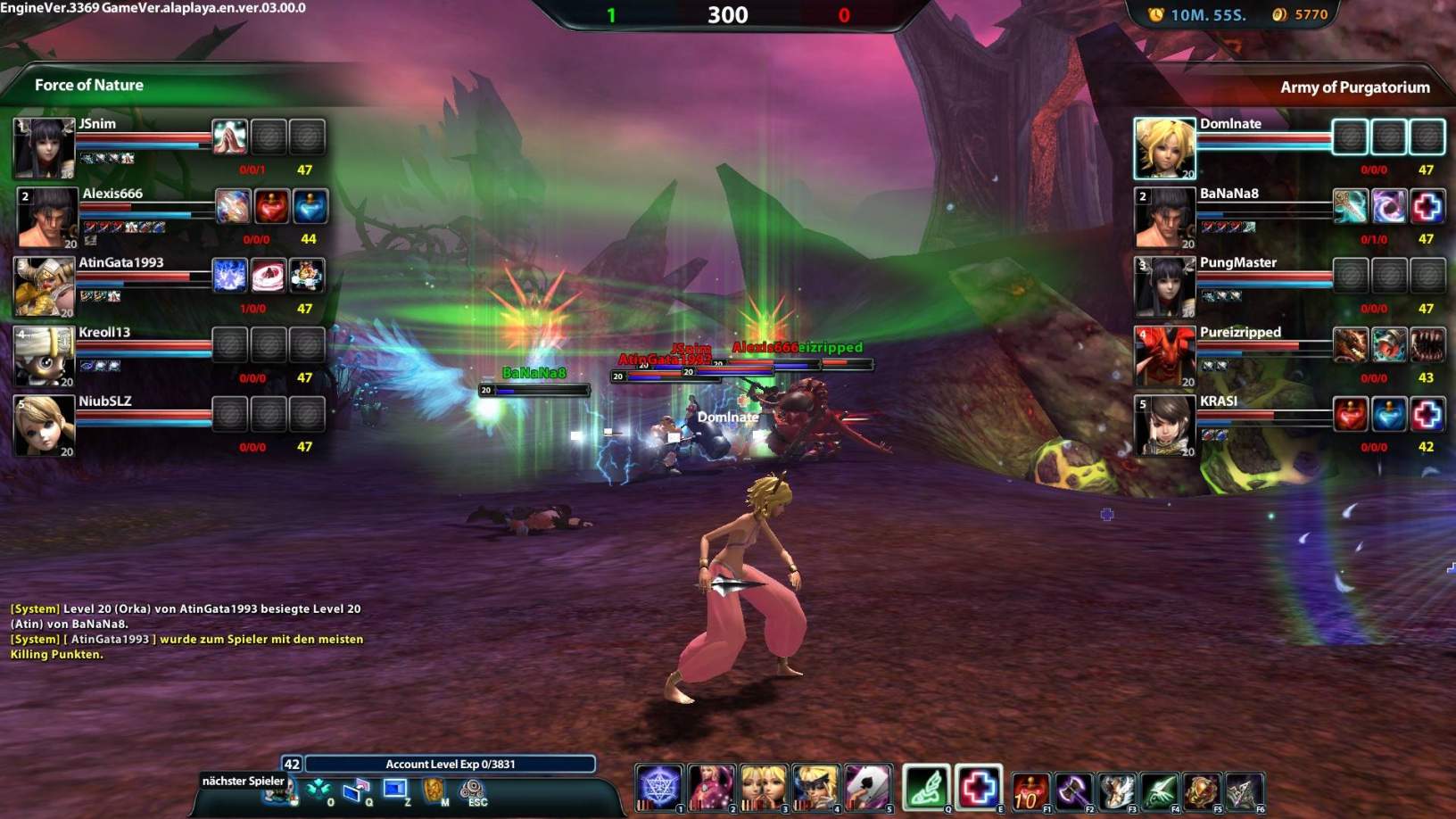Select the green feather blade item
Screen dimensions: 1456x819
pyautogui.click(x=1159, y=790)
